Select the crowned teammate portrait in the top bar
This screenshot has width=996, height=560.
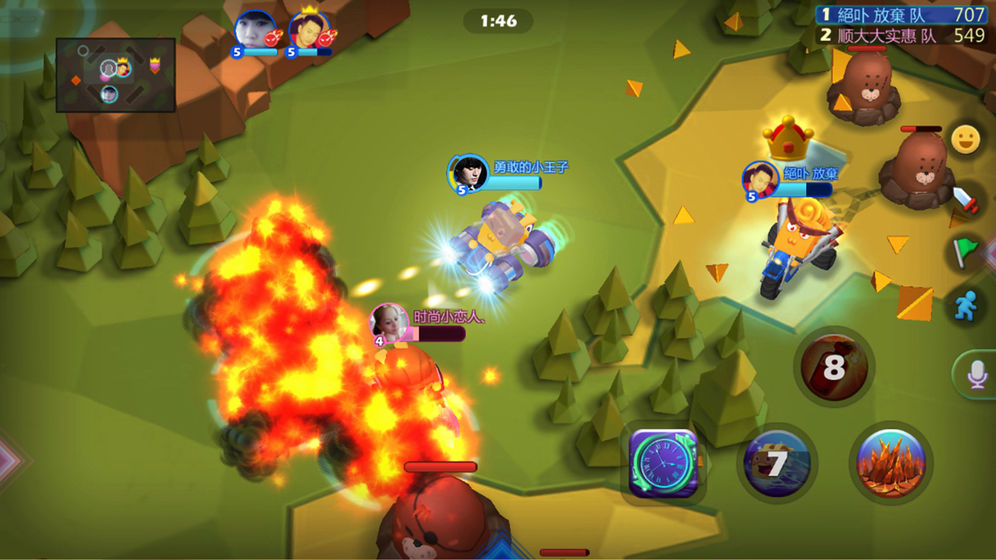311,31
